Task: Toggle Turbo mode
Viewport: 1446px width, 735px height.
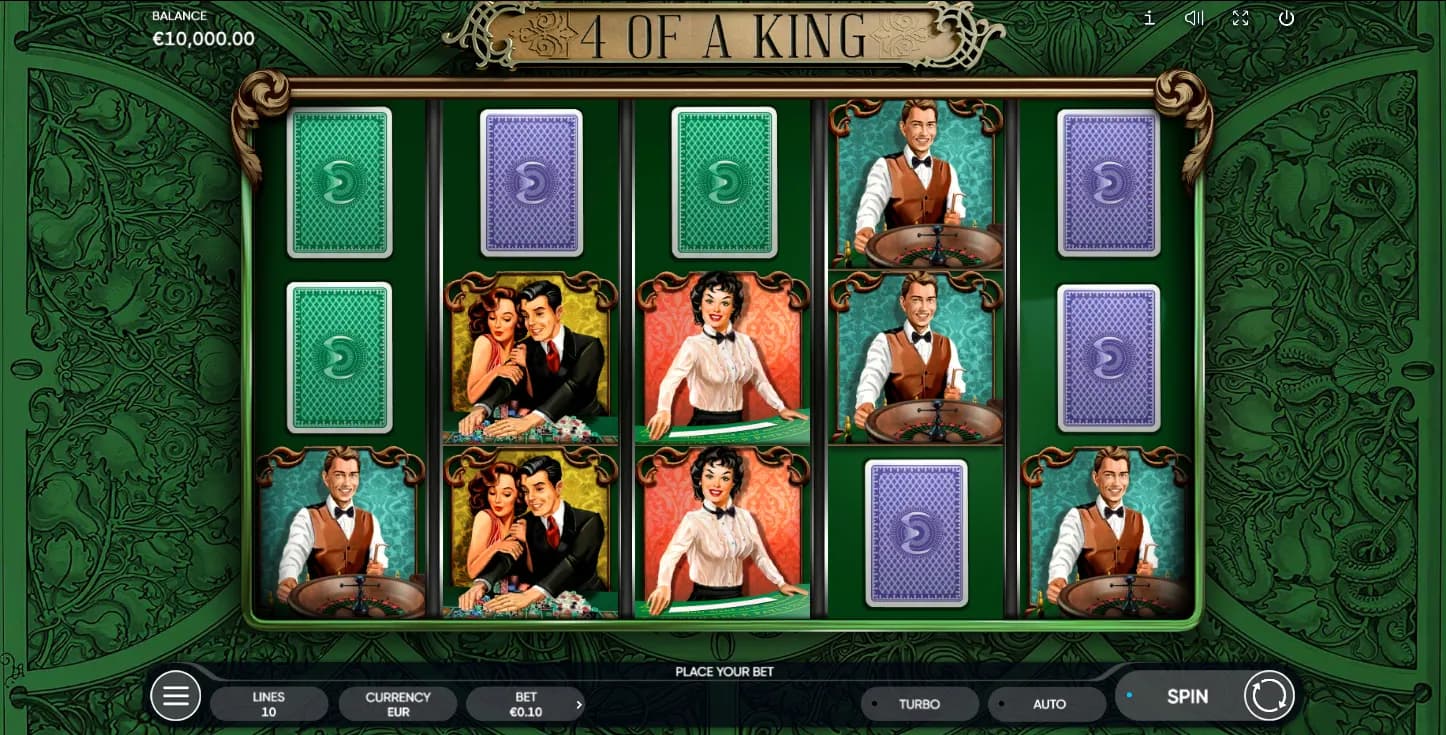Action: (919, 704)
